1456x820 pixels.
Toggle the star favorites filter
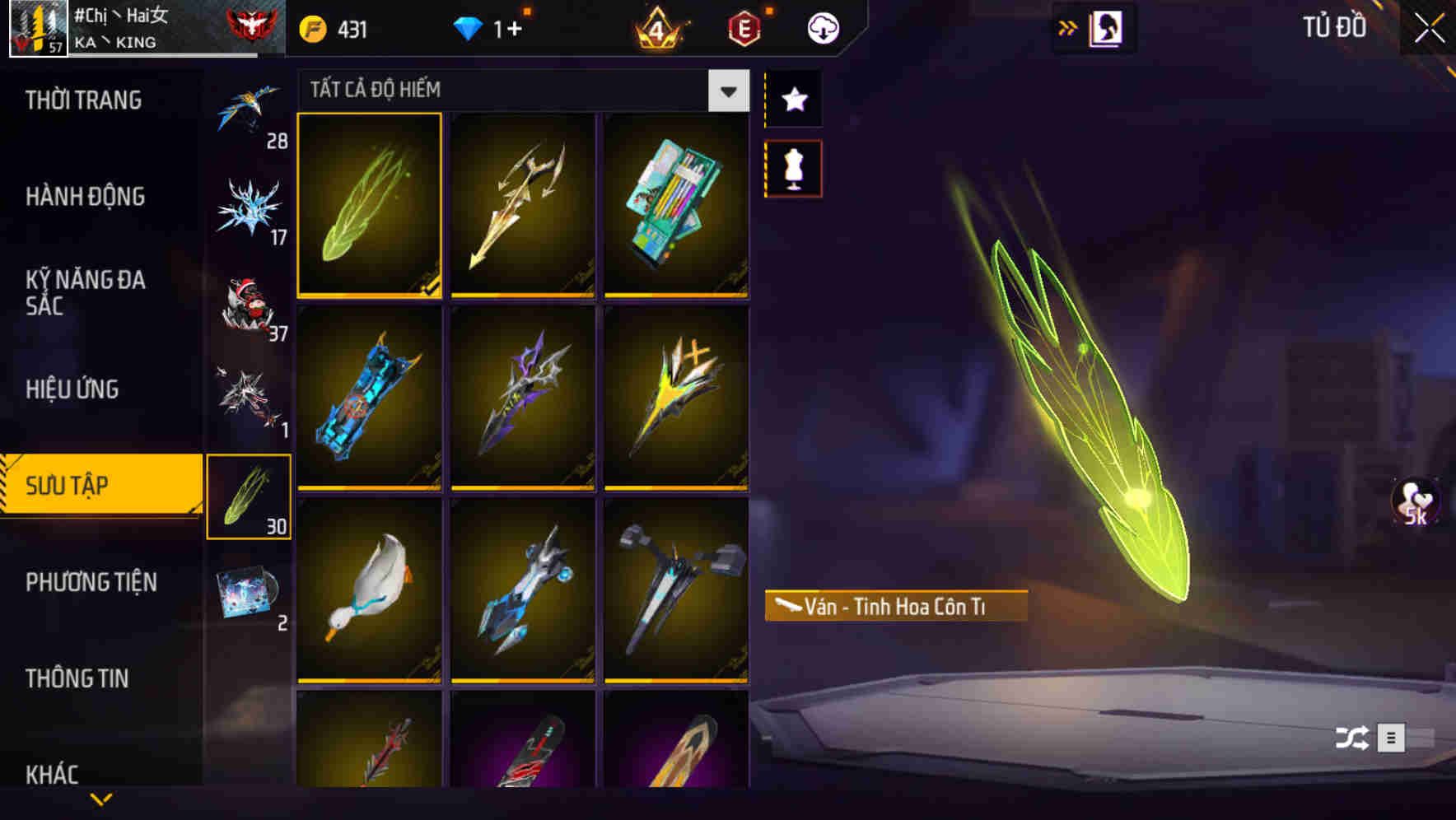click(x=793, y=100)
